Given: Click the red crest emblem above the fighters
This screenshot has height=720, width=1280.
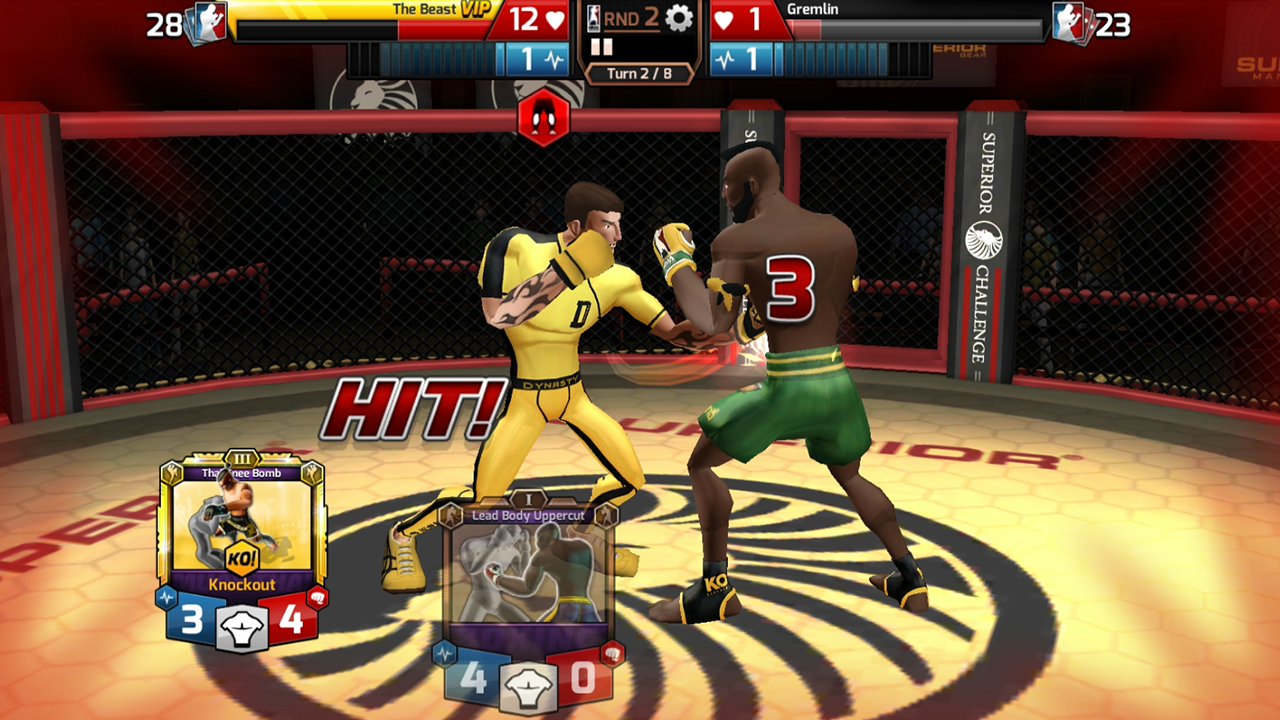Looking at the screenshot, I should [544, 119].
